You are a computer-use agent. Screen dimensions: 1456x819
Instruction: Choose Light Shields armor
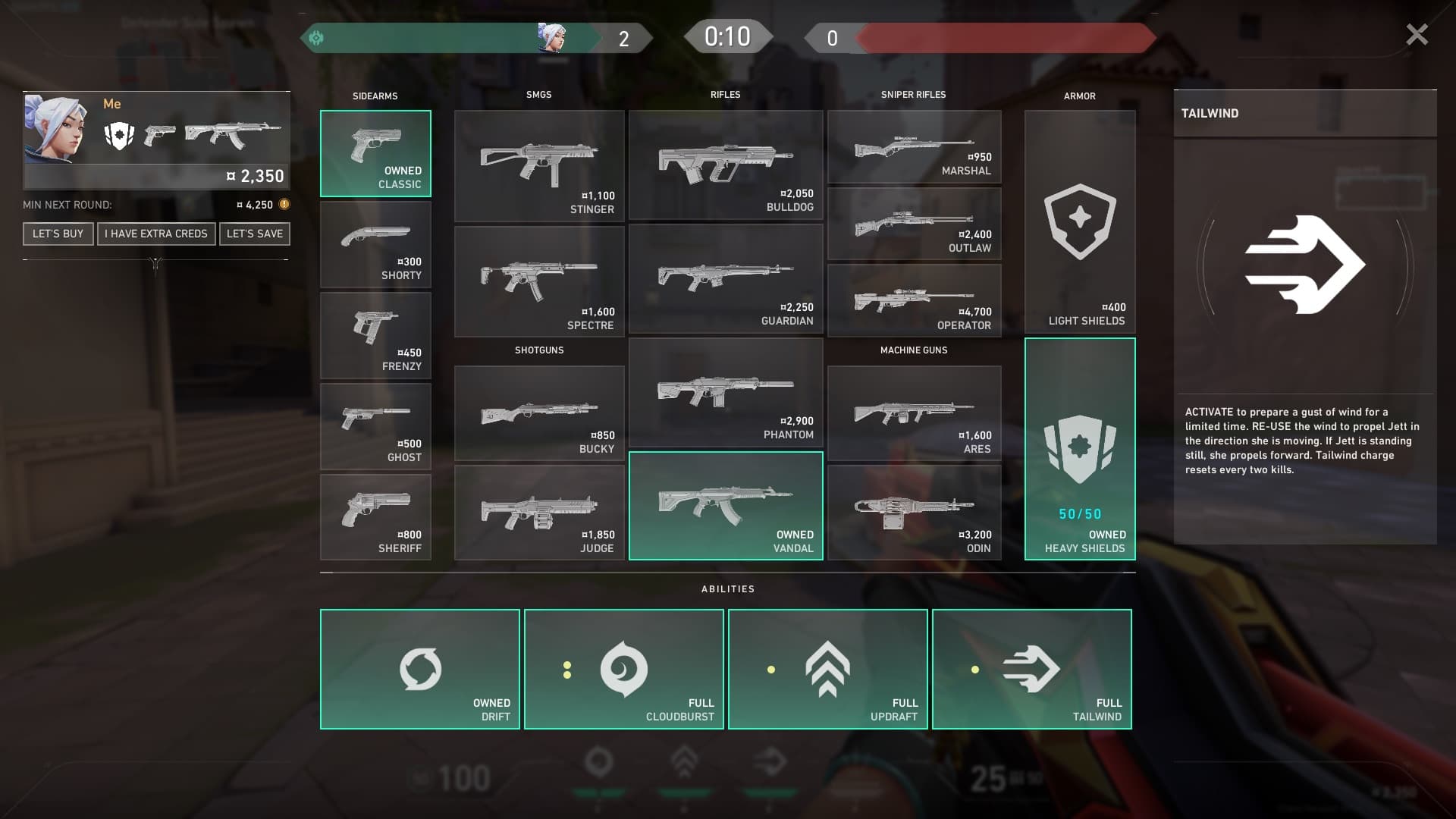[1080, 222]
